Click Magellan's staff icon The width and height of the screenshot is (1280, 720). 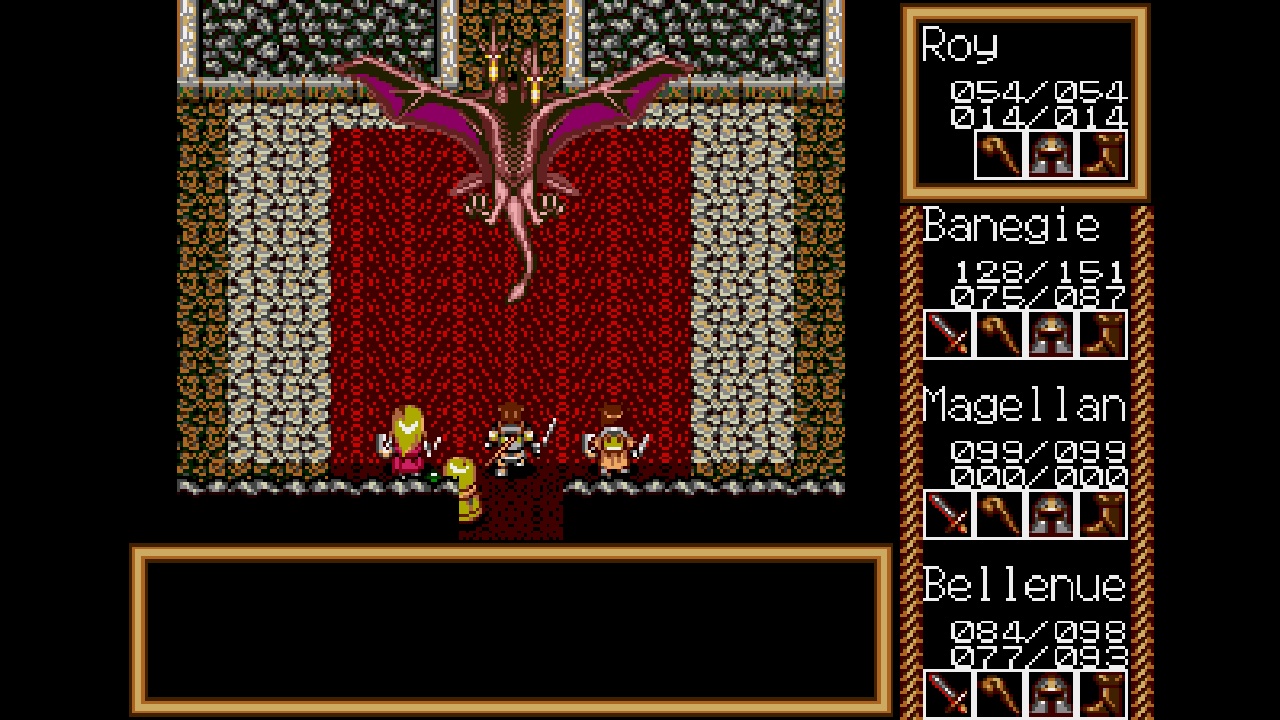click(999, 514)
